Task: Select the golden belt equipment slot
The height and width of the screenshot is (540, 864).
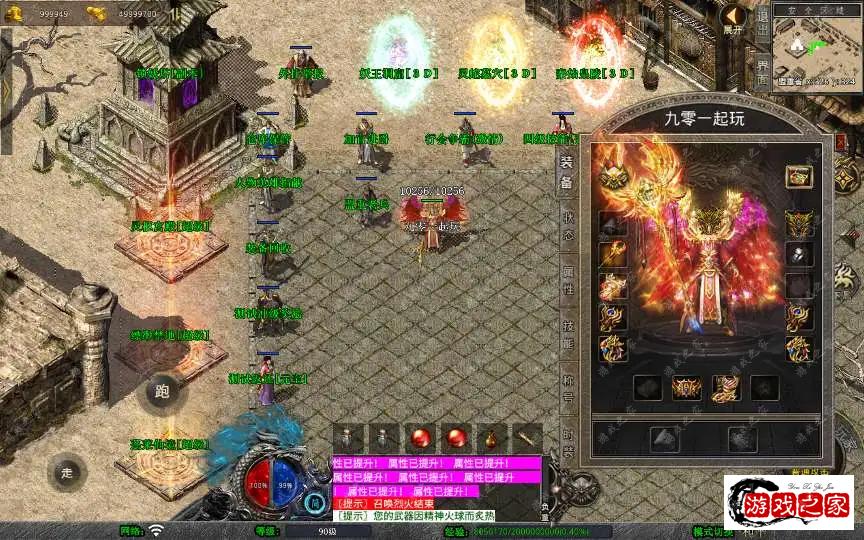Action: coord(686,388)
